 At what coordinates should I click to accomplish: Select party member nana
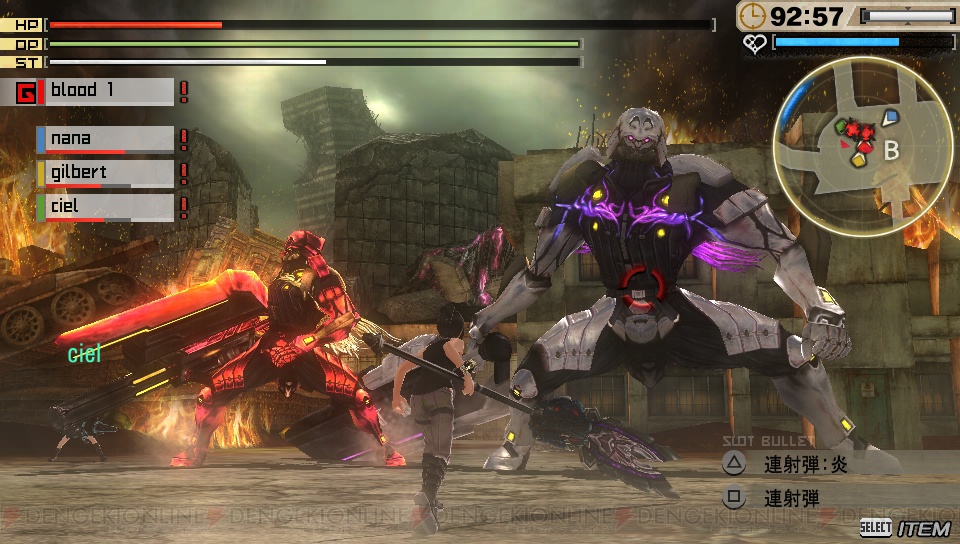click(105, 140)
